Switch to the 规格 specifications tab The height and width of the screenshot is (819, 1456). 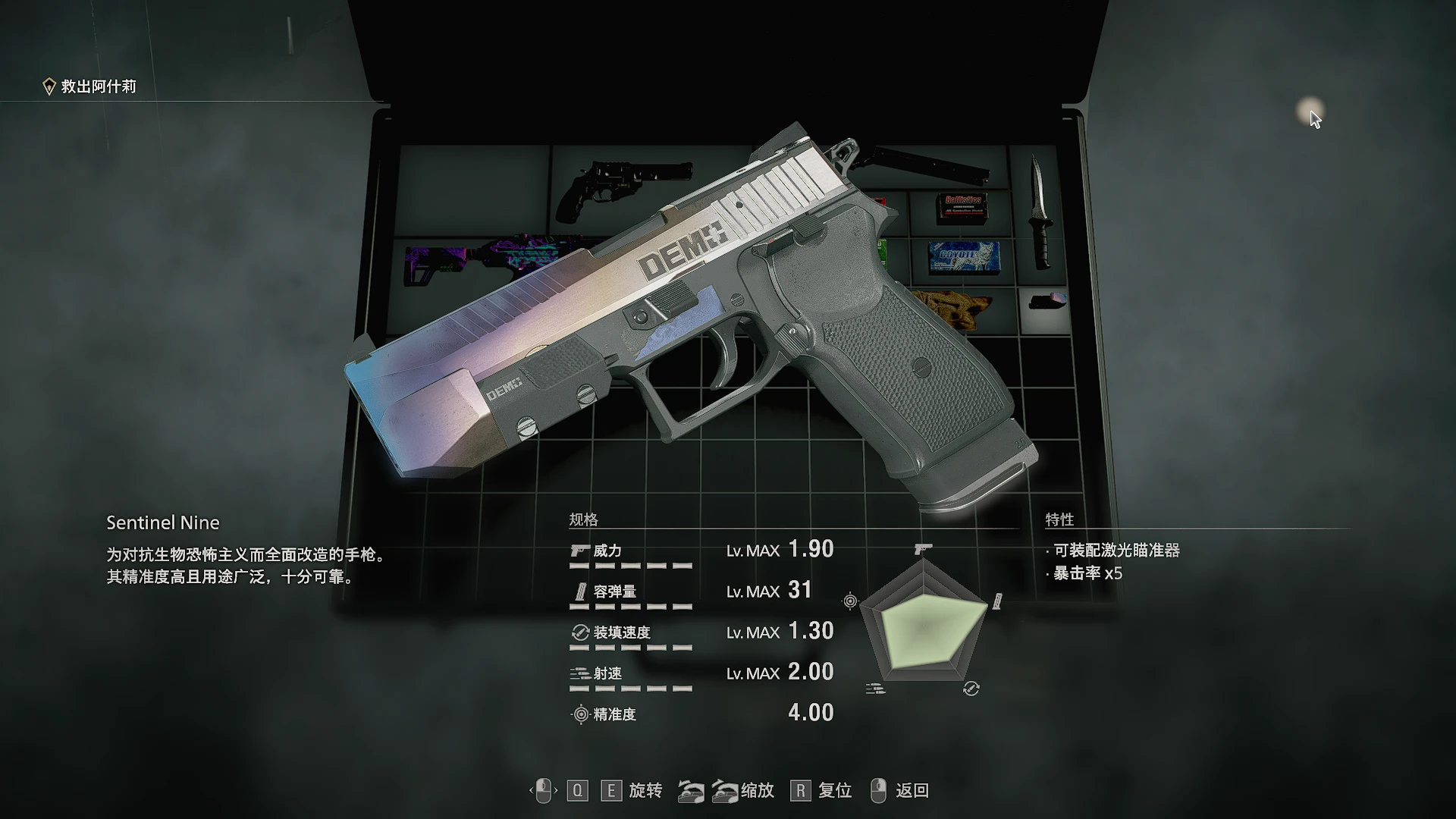pos(584,519)
